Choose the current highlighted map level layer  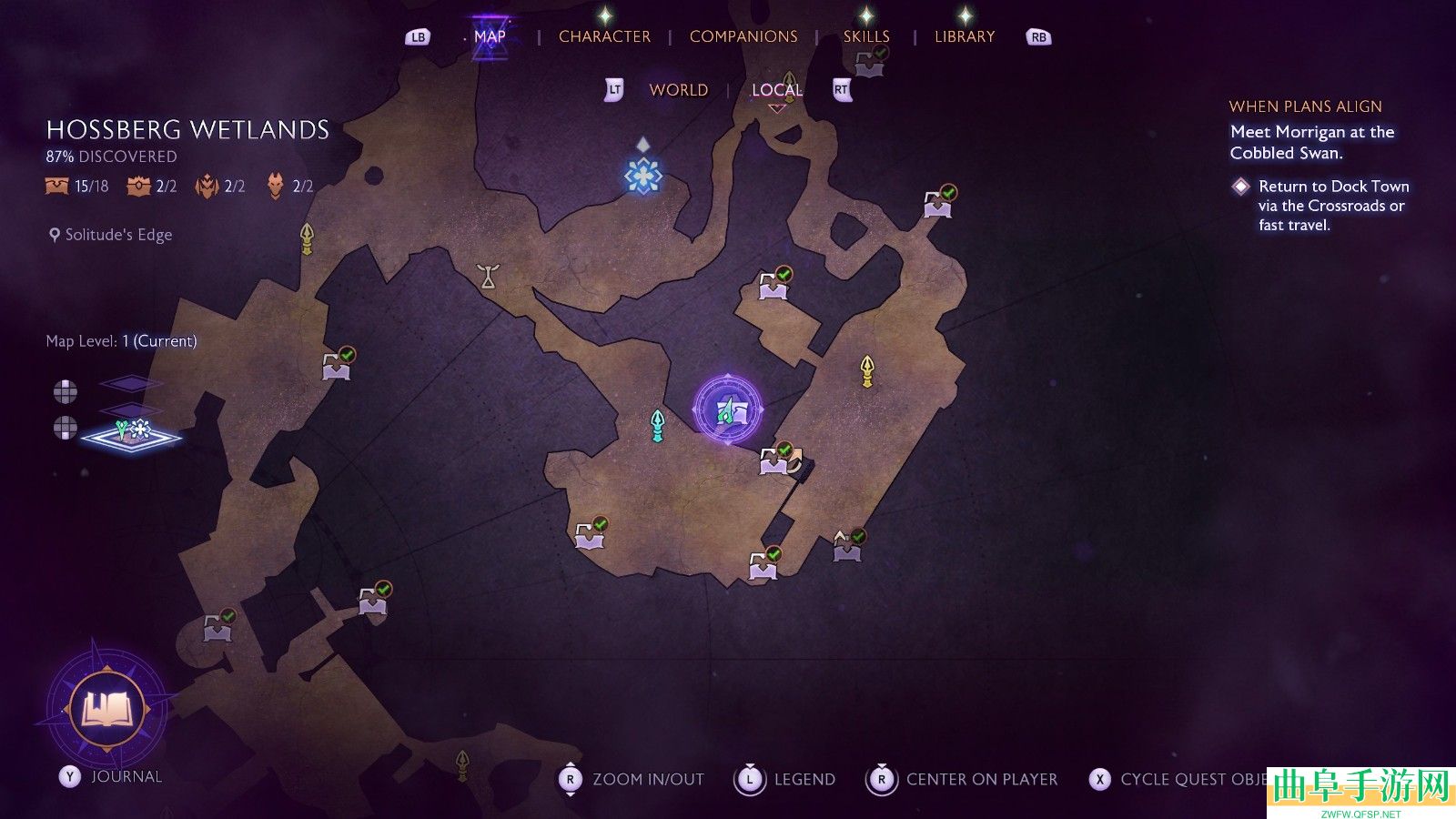(132, 435)
